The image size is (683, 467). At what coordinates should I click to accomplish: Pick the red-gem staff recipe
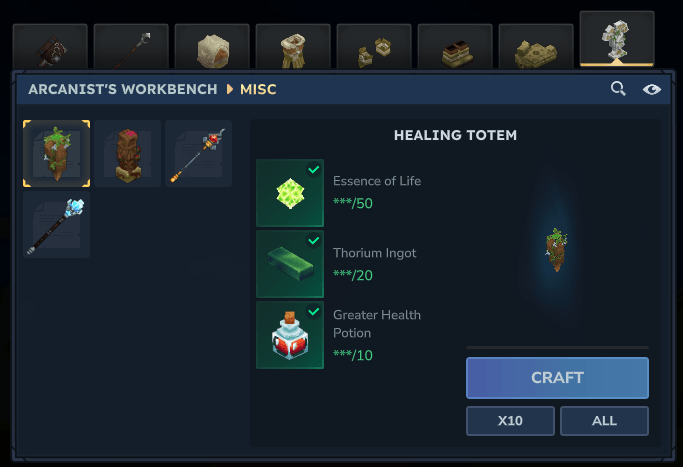[198, 154]
